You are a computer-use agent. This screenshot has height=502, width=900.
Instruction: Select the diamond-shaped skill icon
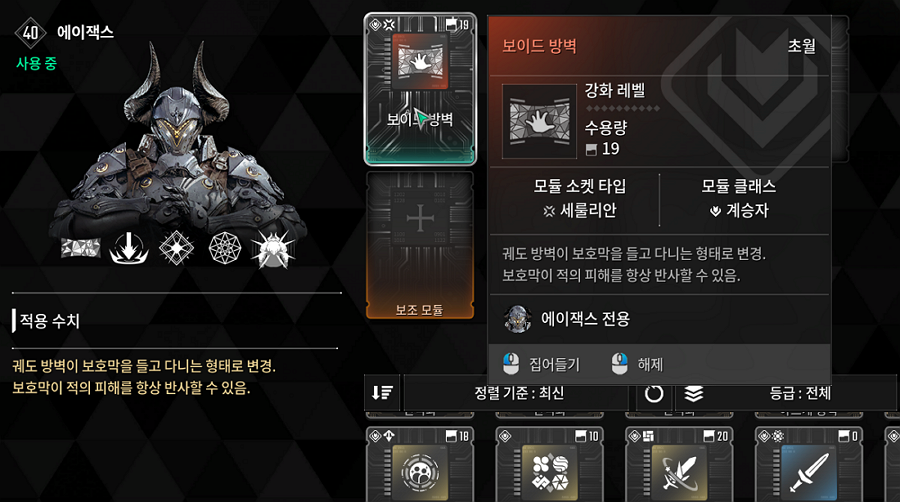tap(177, 249)
